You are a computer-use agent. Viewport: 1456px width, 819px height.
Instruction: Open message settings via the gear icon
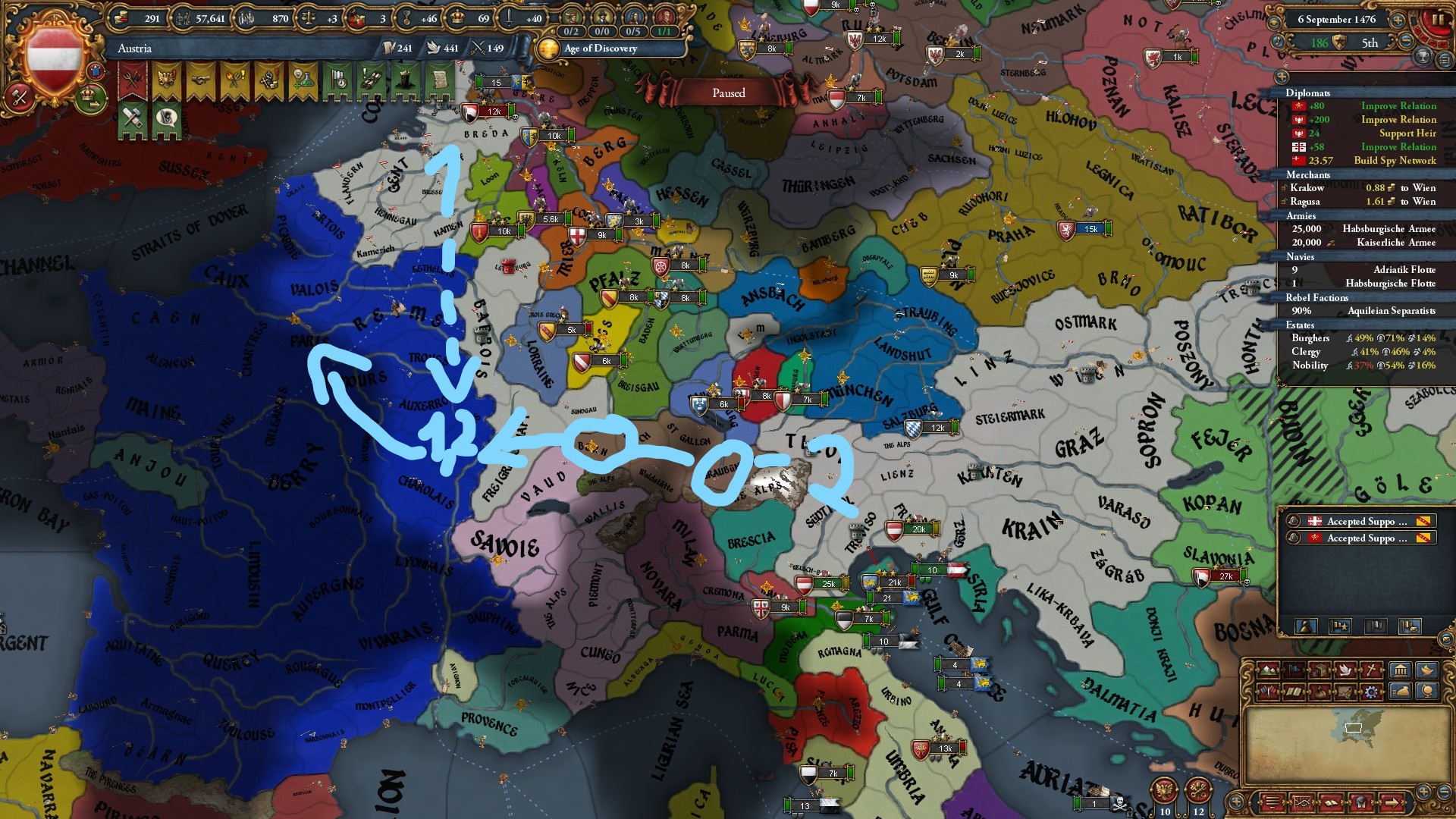pyautogui.click(x=1371, y=692)
